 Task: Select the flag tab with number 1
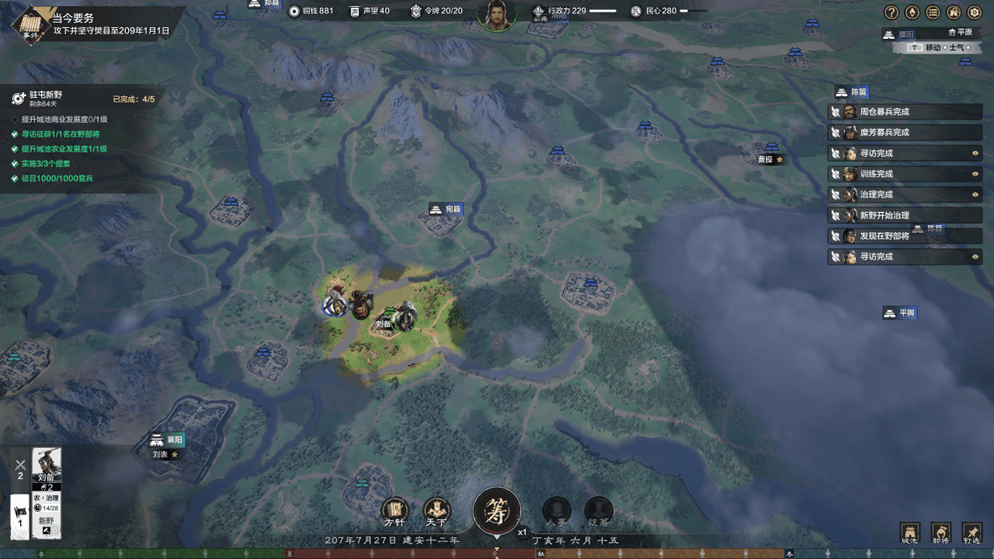click(20, 516)
